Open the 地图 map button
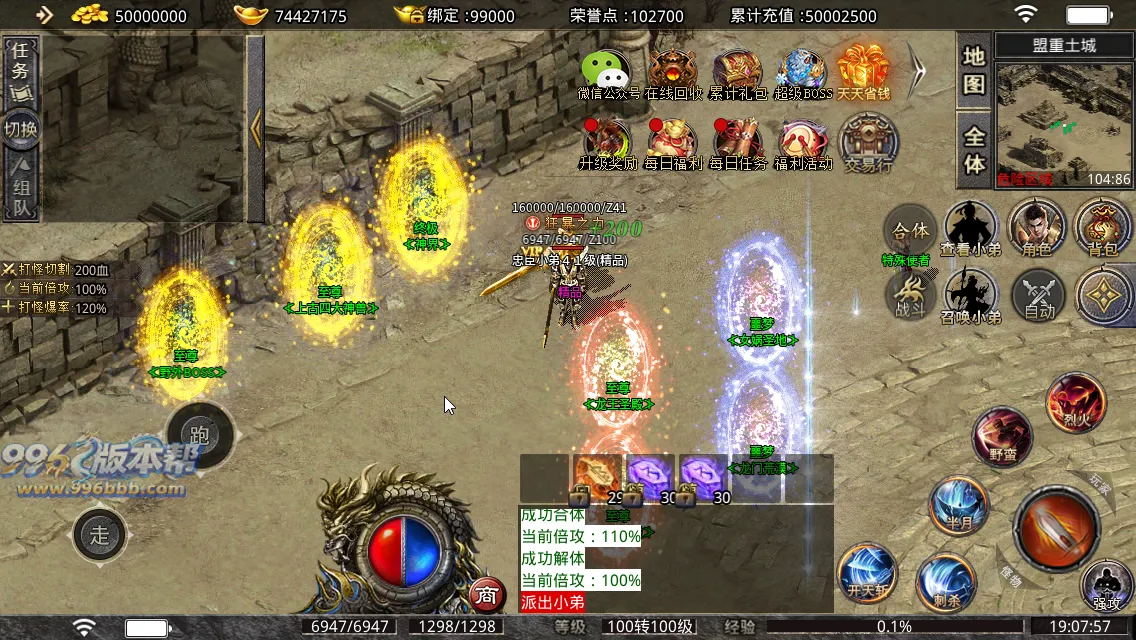 (974, 70)
